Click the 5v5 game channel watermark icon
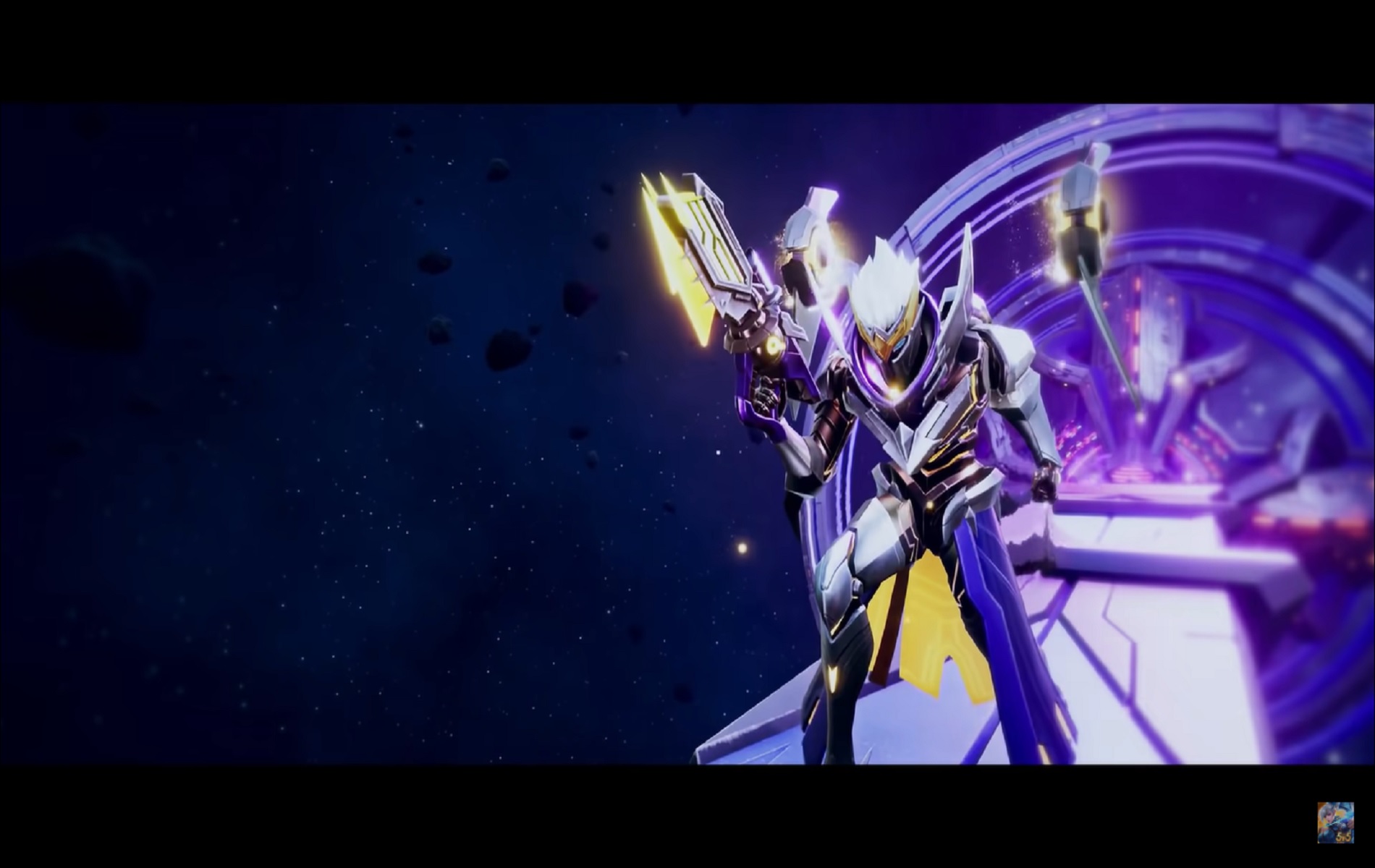1375x868 pixels. 1335,823
